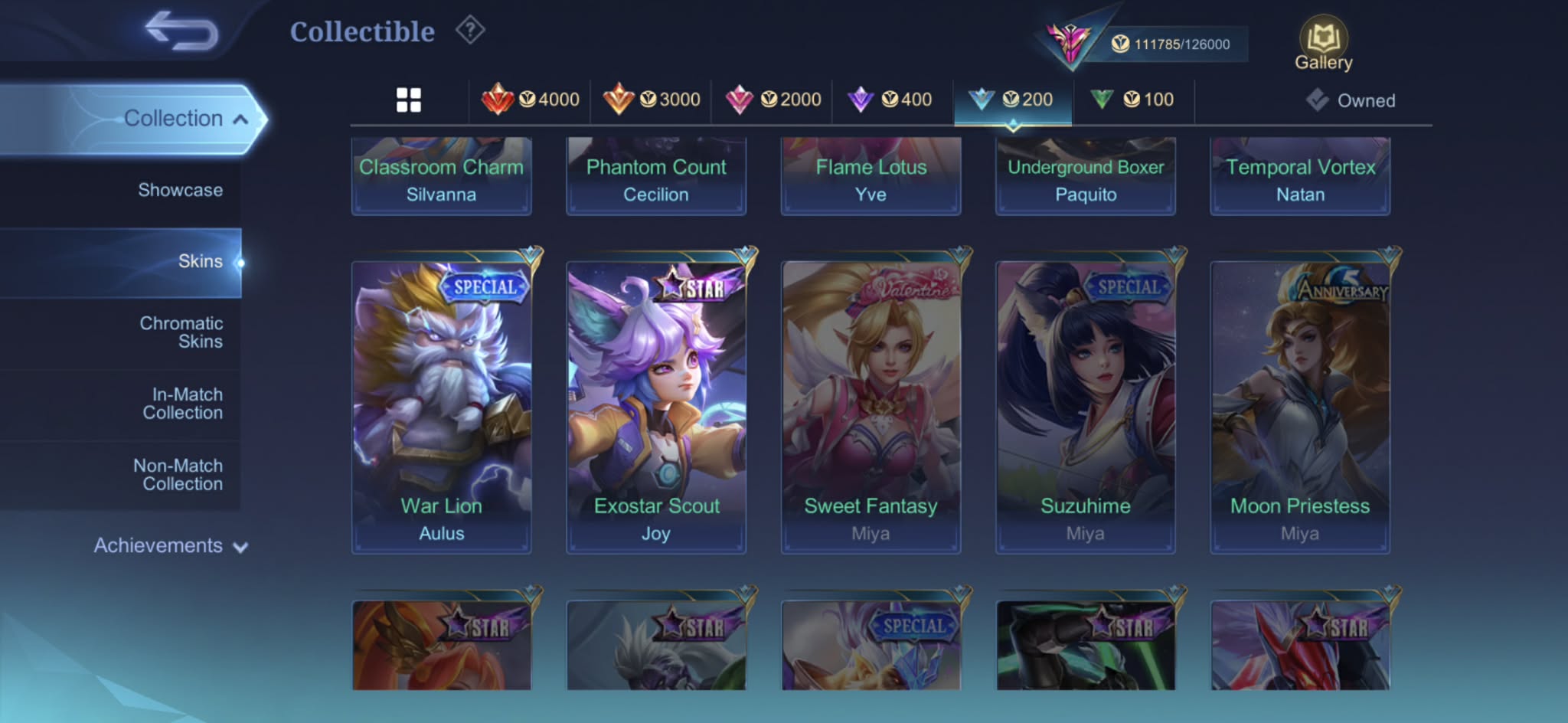The width and height of the screenshot is (1568, 723).
Task: Select the Sweet Fantasy Miya skin card
Action: point(871,407)
